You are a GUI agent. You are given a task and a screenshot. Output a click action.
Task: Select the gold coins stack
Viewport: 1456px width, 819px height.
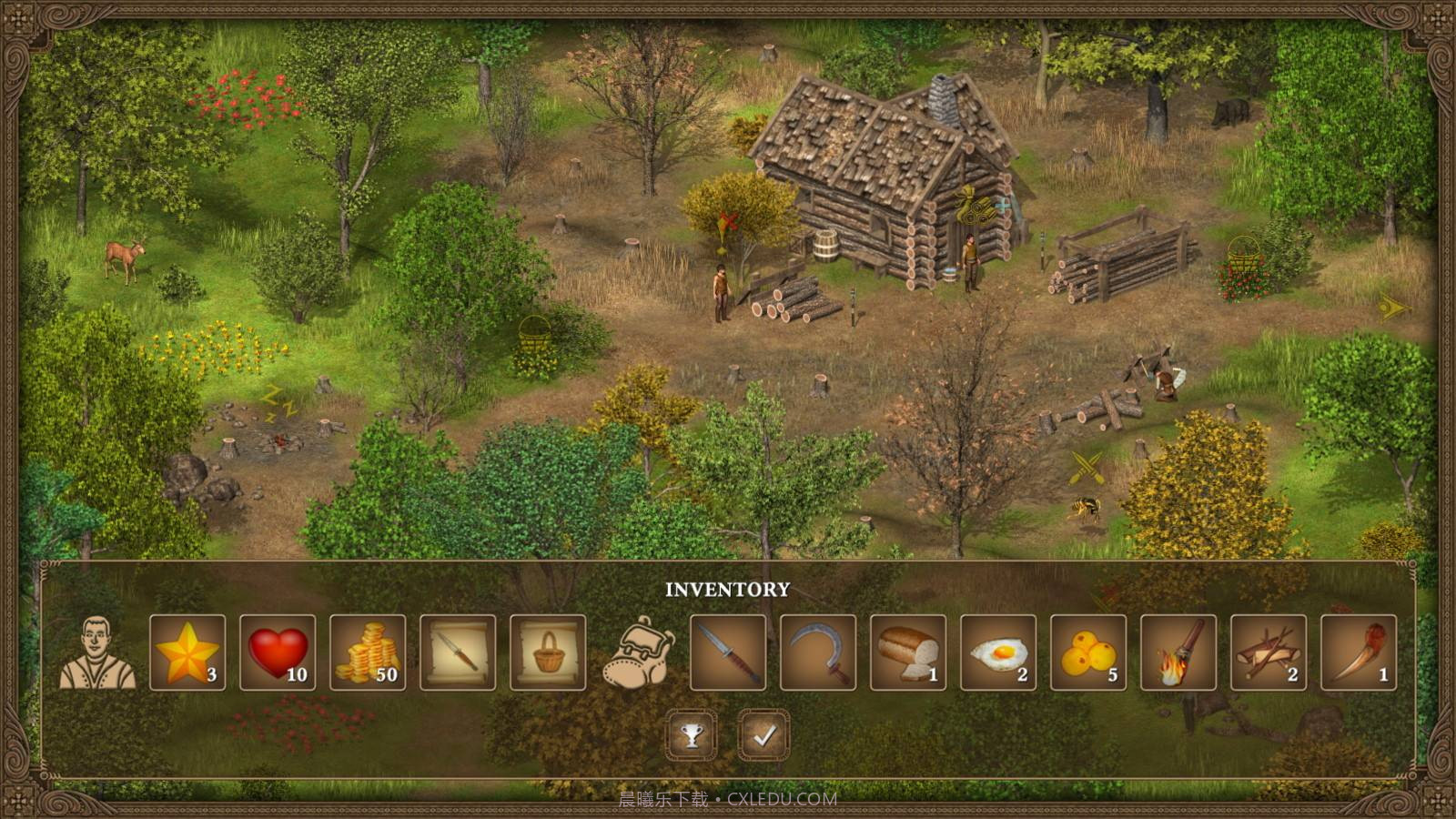368,652
